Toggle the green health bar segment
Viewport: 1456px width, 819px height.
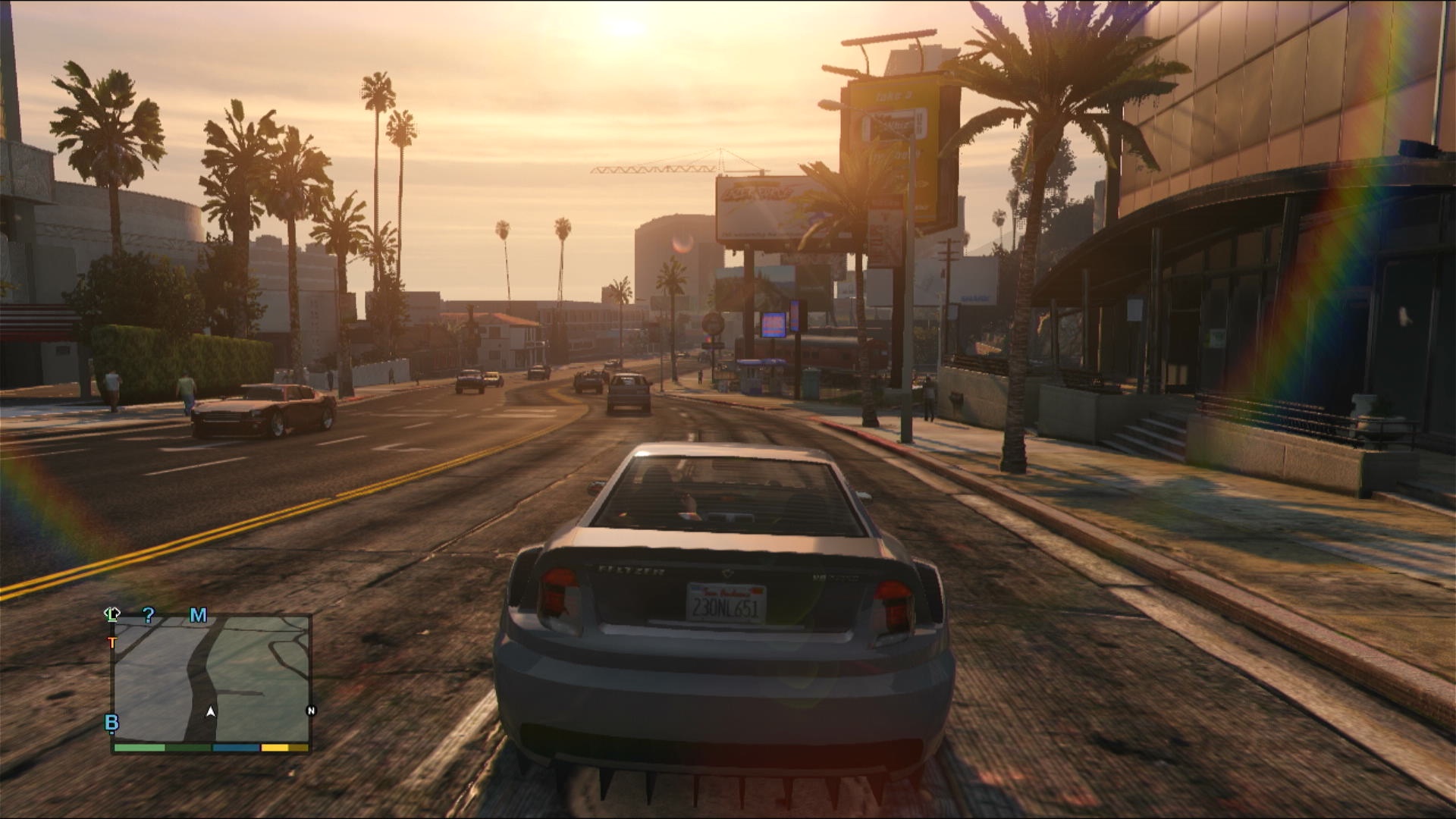(x=139, y=748)
